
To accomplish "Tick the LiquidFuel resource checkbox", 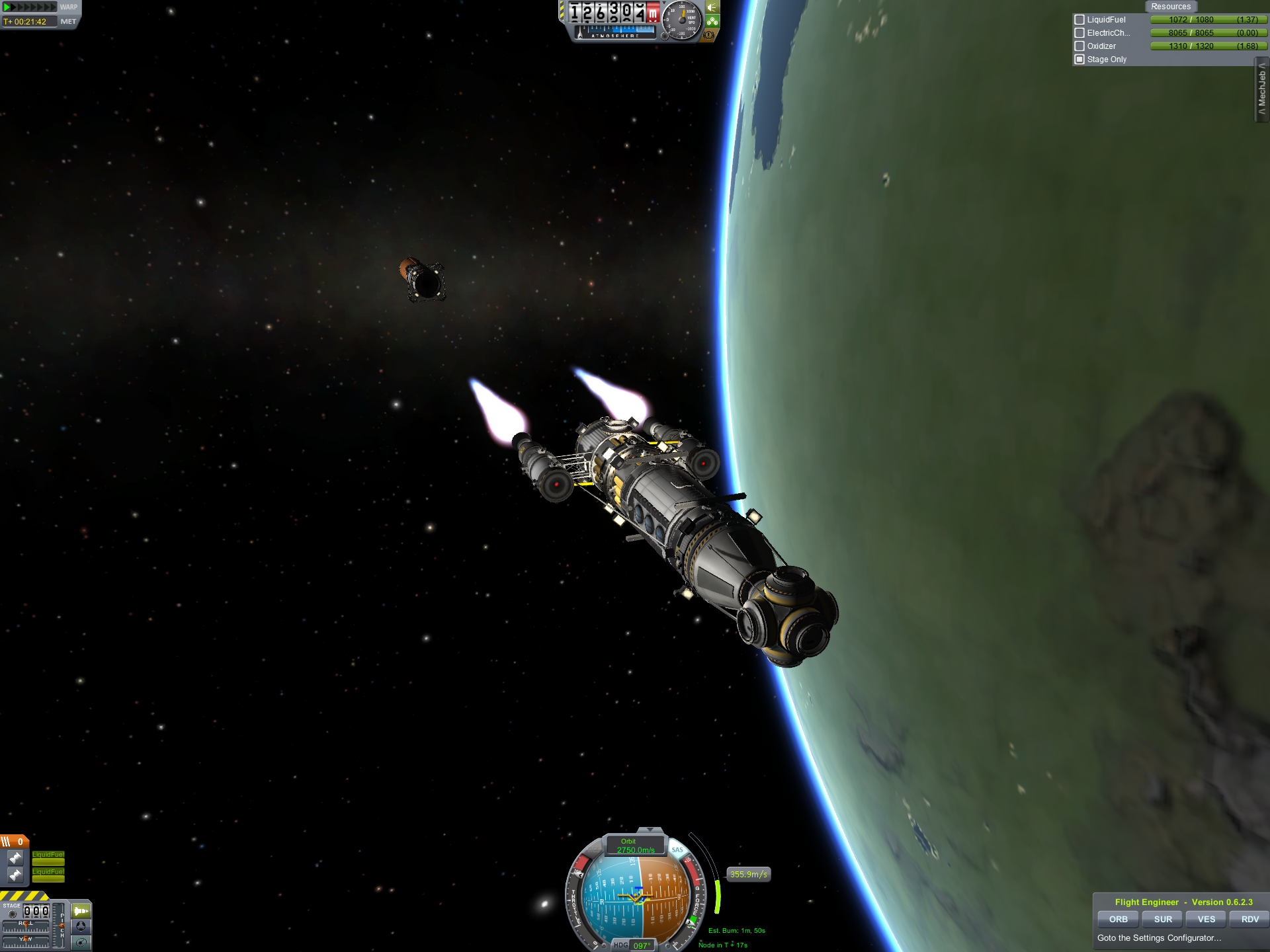I will pos(1079,20).
